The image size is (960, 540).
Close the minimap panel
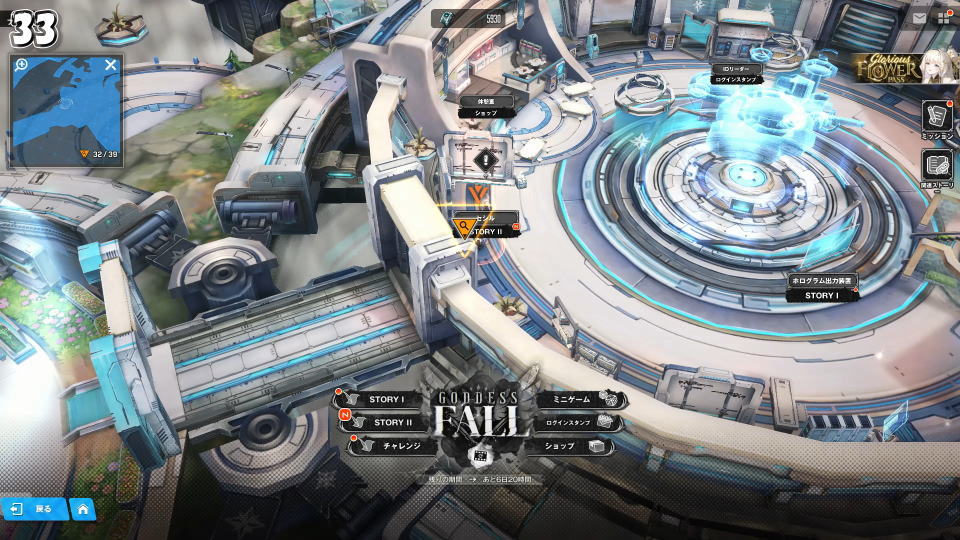click(111, 66)
